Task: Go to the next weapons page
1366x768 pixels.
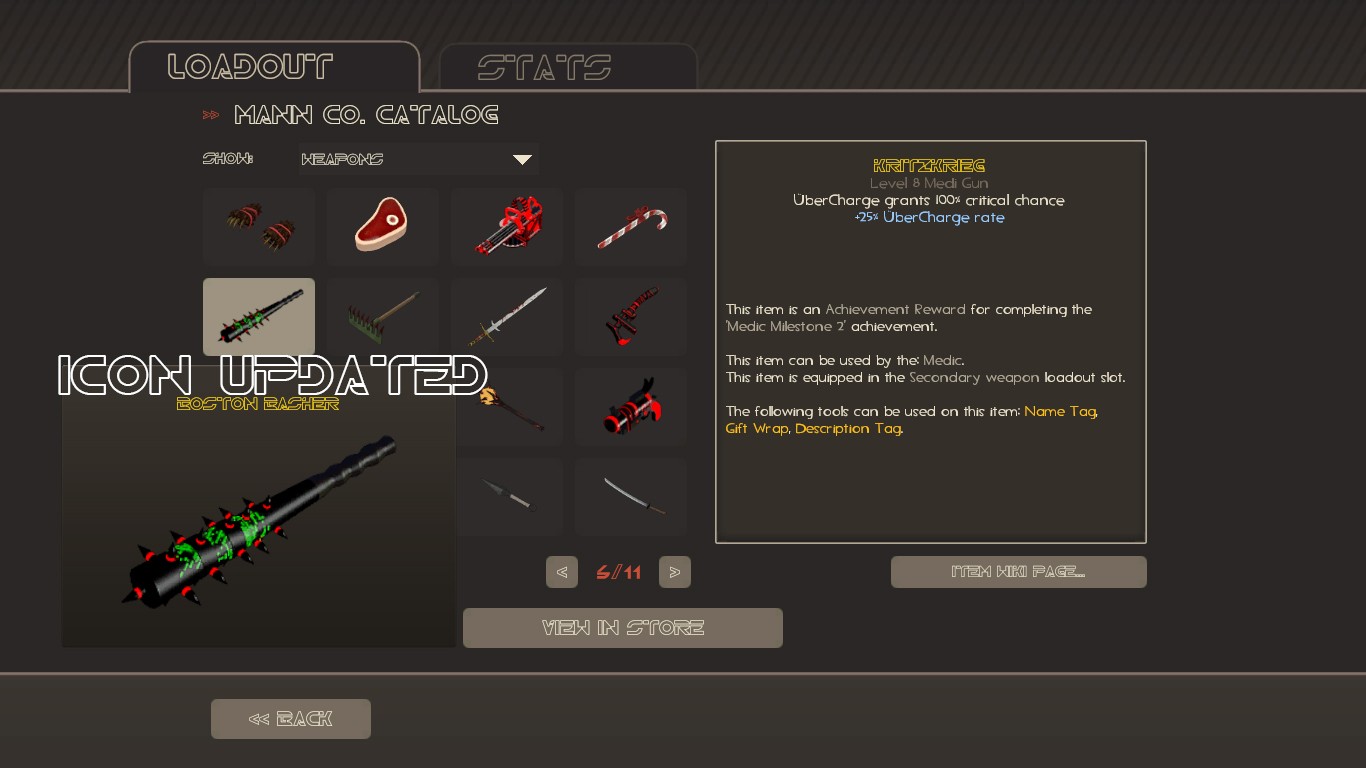Action: (x=674, y=571)
